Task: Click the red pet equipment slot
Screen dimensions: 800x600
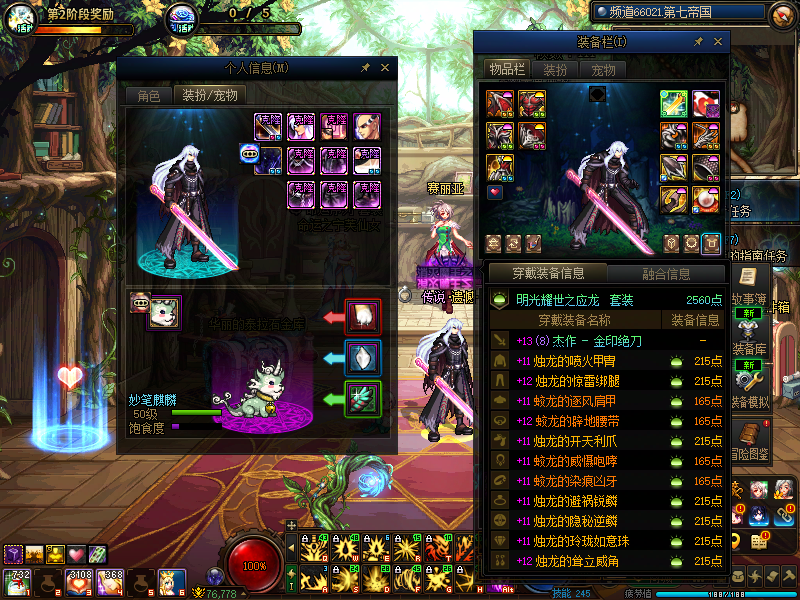Action: click(363, 316)
